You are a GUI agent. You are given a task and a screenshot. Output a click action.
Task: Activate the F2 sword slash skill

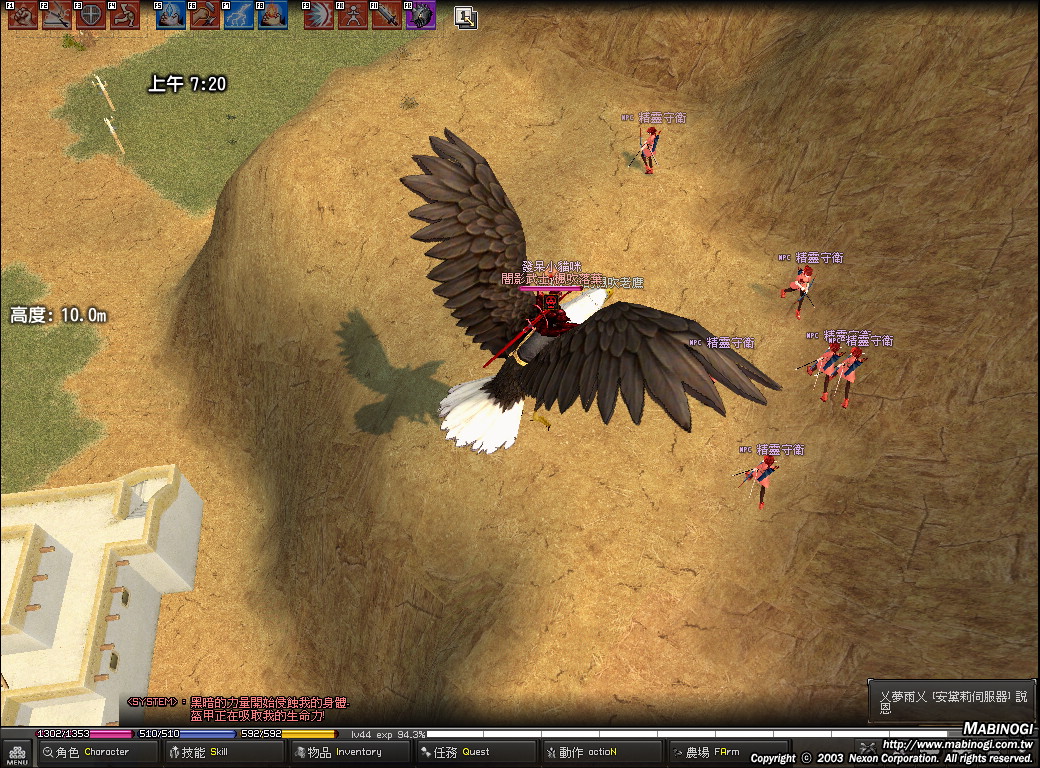click(x=56, y=15)
